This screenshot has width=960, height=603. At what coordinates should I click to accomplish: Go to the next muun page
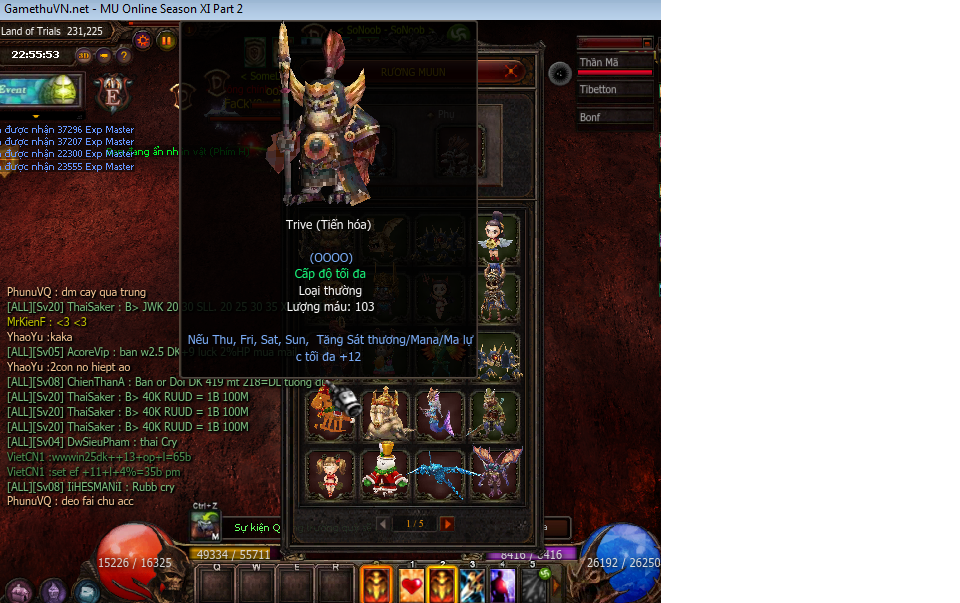(x=447, y=523)
